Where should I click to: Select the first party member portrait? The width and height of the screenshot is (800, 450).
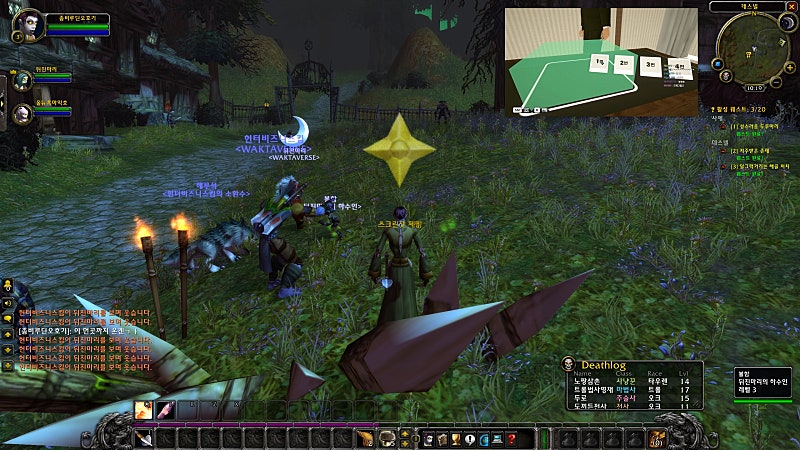point(23,76)
